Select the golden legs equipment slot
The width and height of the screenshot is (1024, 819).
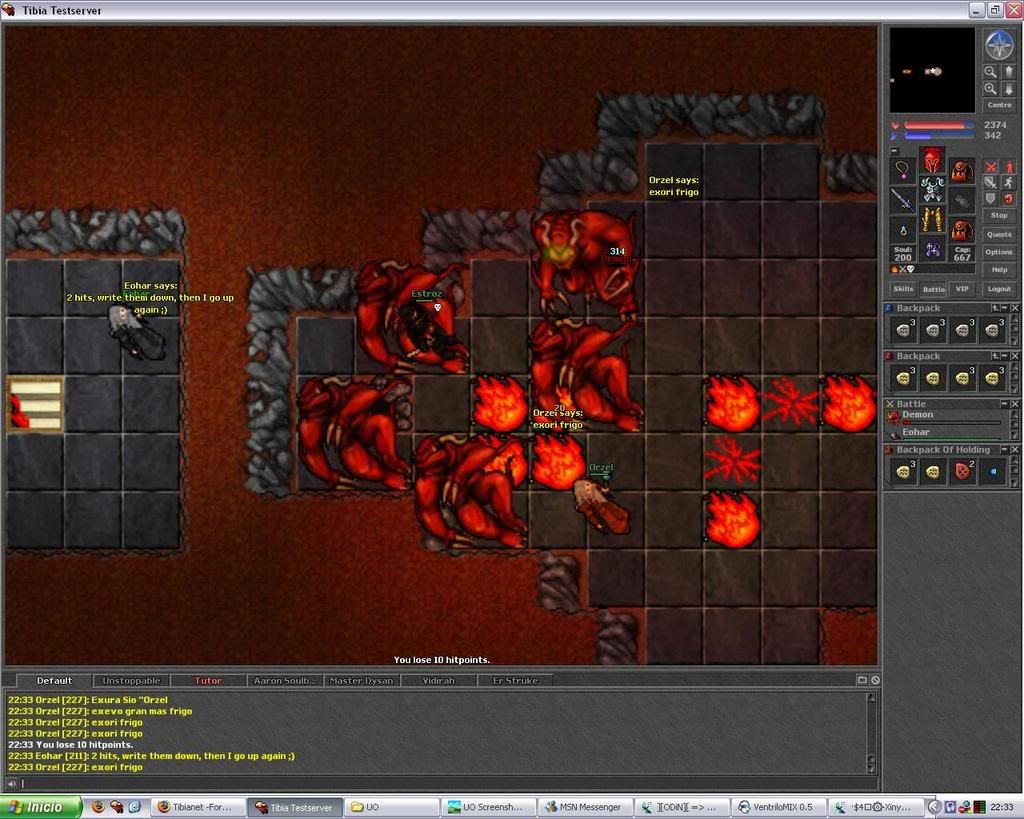coord(932,219)
